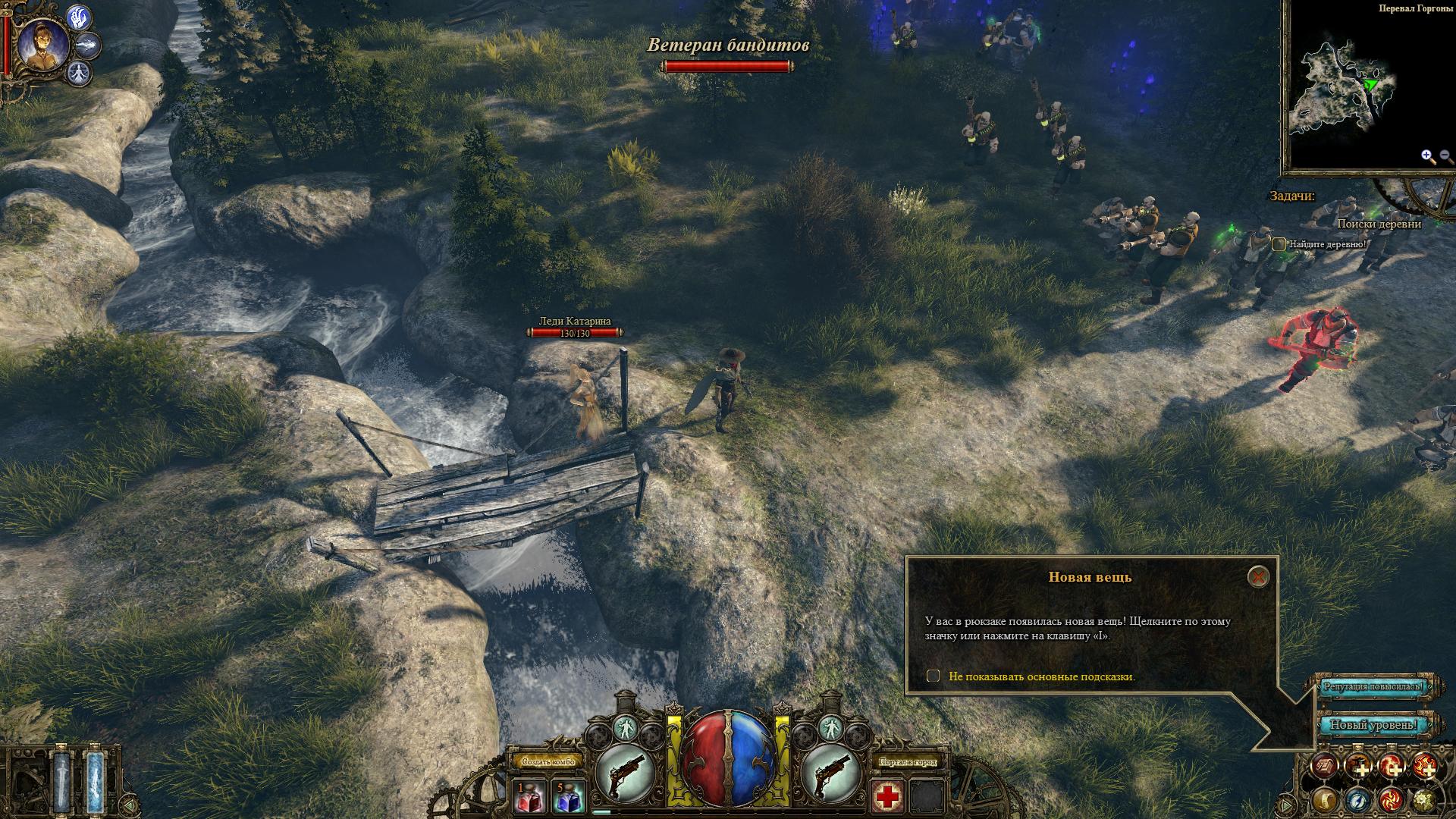Open the blue lightning compass menu icon
The height and width of the screenshot is (819, 1456).
[x=1358, y=799]
